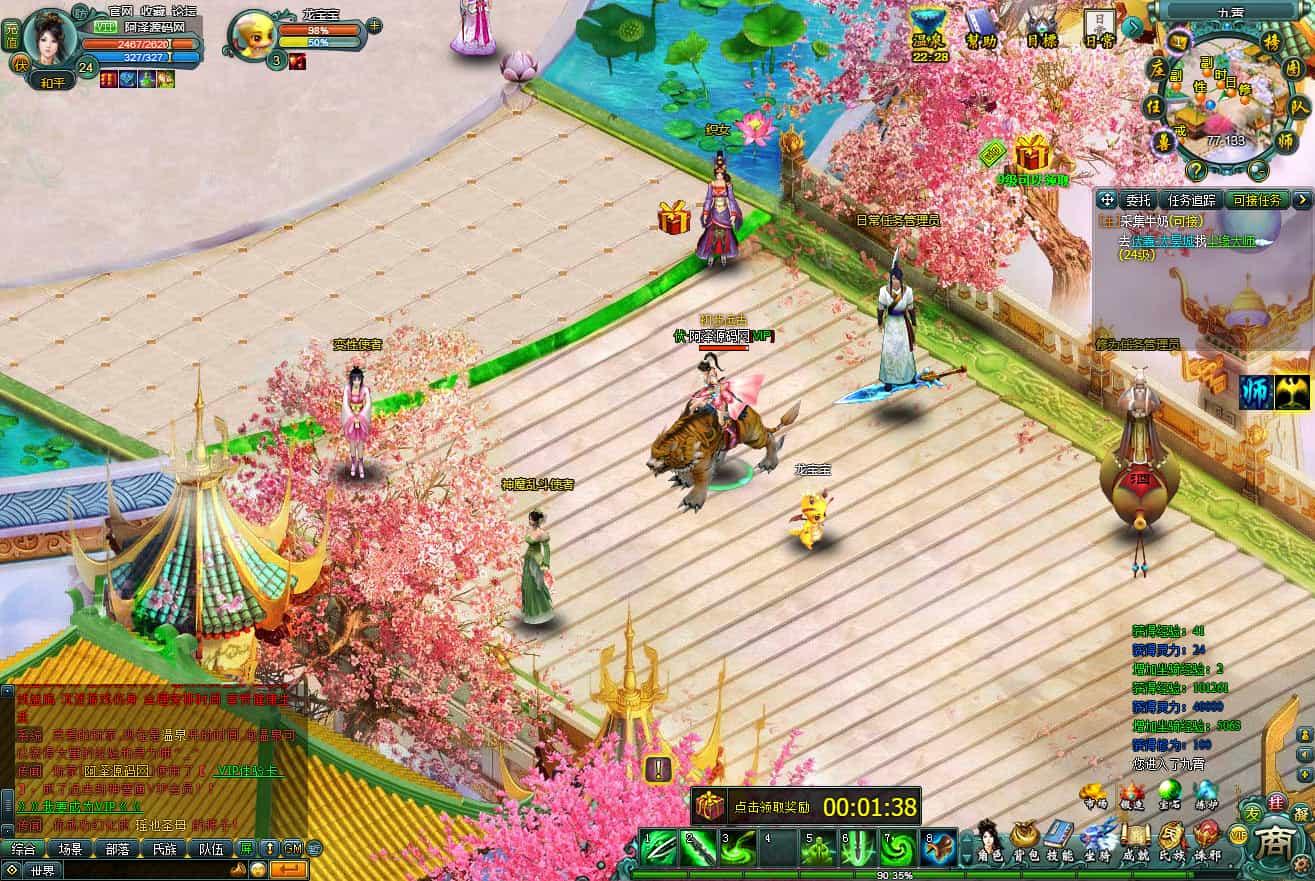Open the 成就 achievements scroll icon
Screen dimensions: 1315x881
1135,840
